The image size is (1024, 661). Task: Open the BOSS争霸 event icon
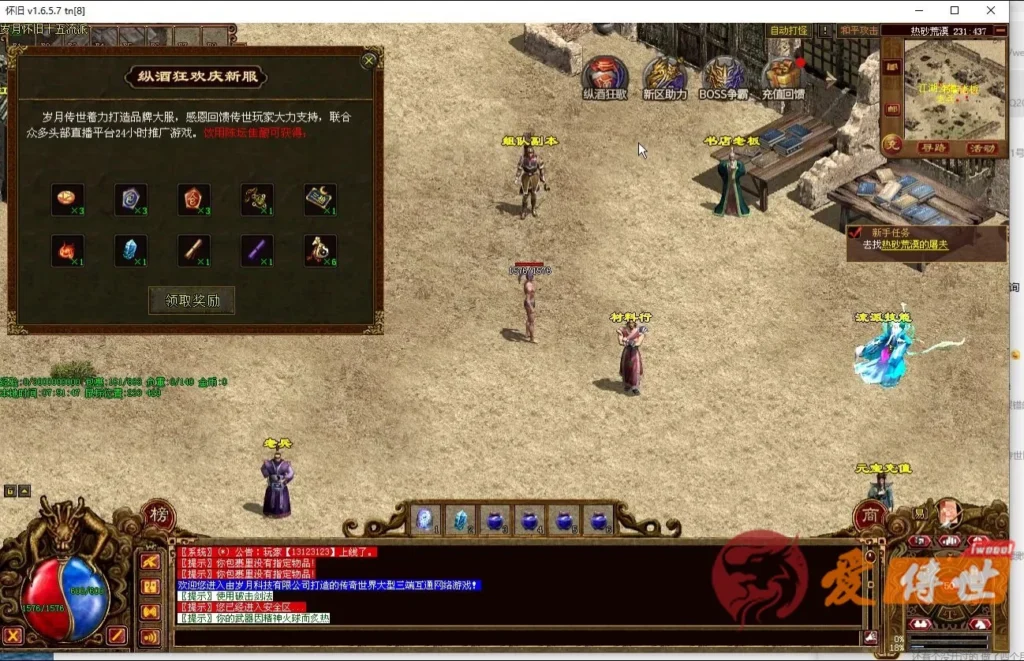[x=723, y=75]
